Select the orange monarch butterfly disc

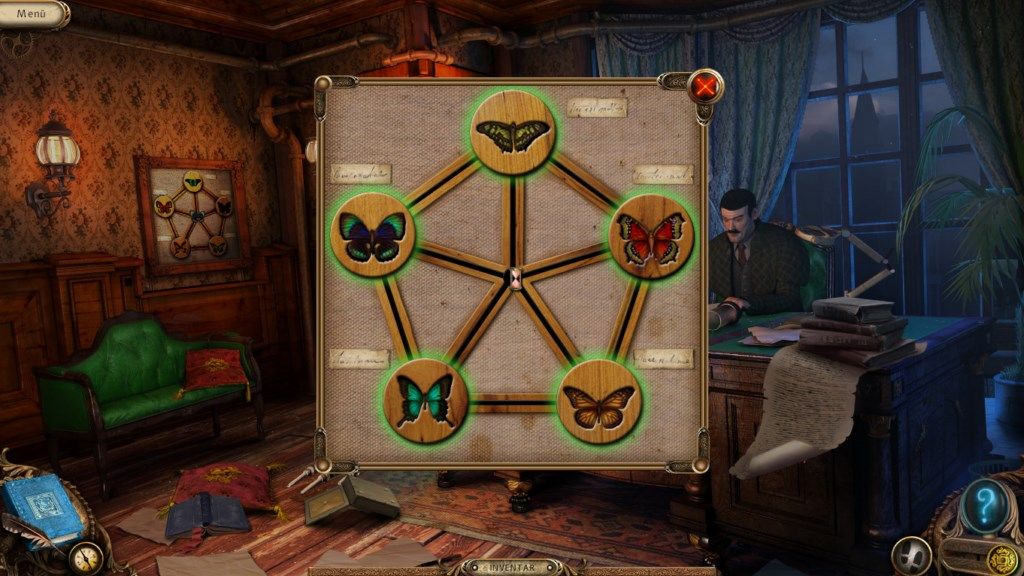(x=598, y=402)
